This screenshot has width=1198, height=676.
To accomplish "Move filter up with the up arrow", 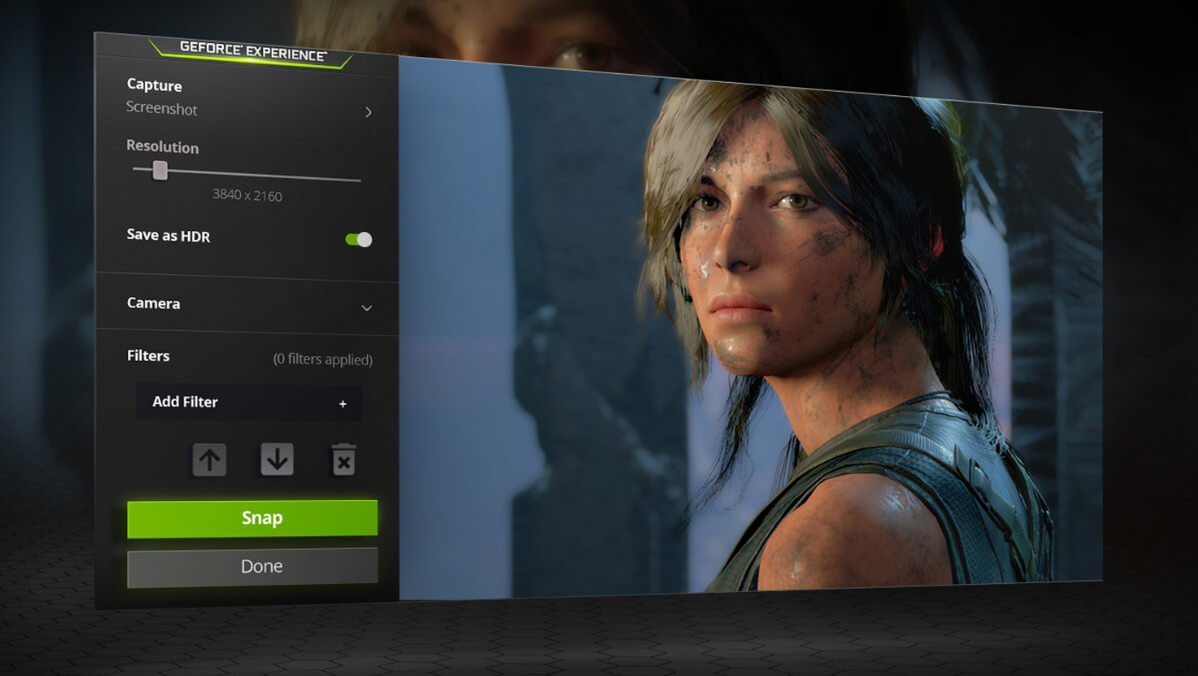I will point(209,459).
